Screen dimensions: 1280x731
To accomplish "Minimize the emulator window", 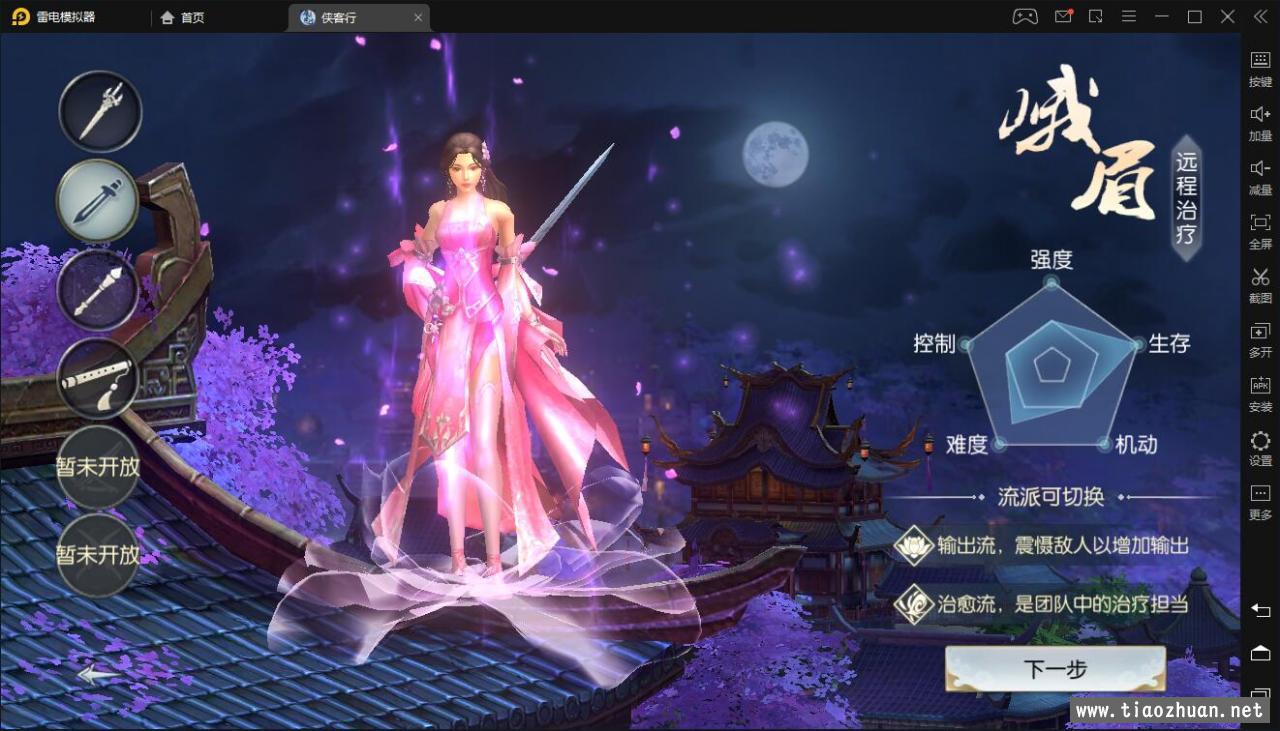I will [x=1161, y=17].
